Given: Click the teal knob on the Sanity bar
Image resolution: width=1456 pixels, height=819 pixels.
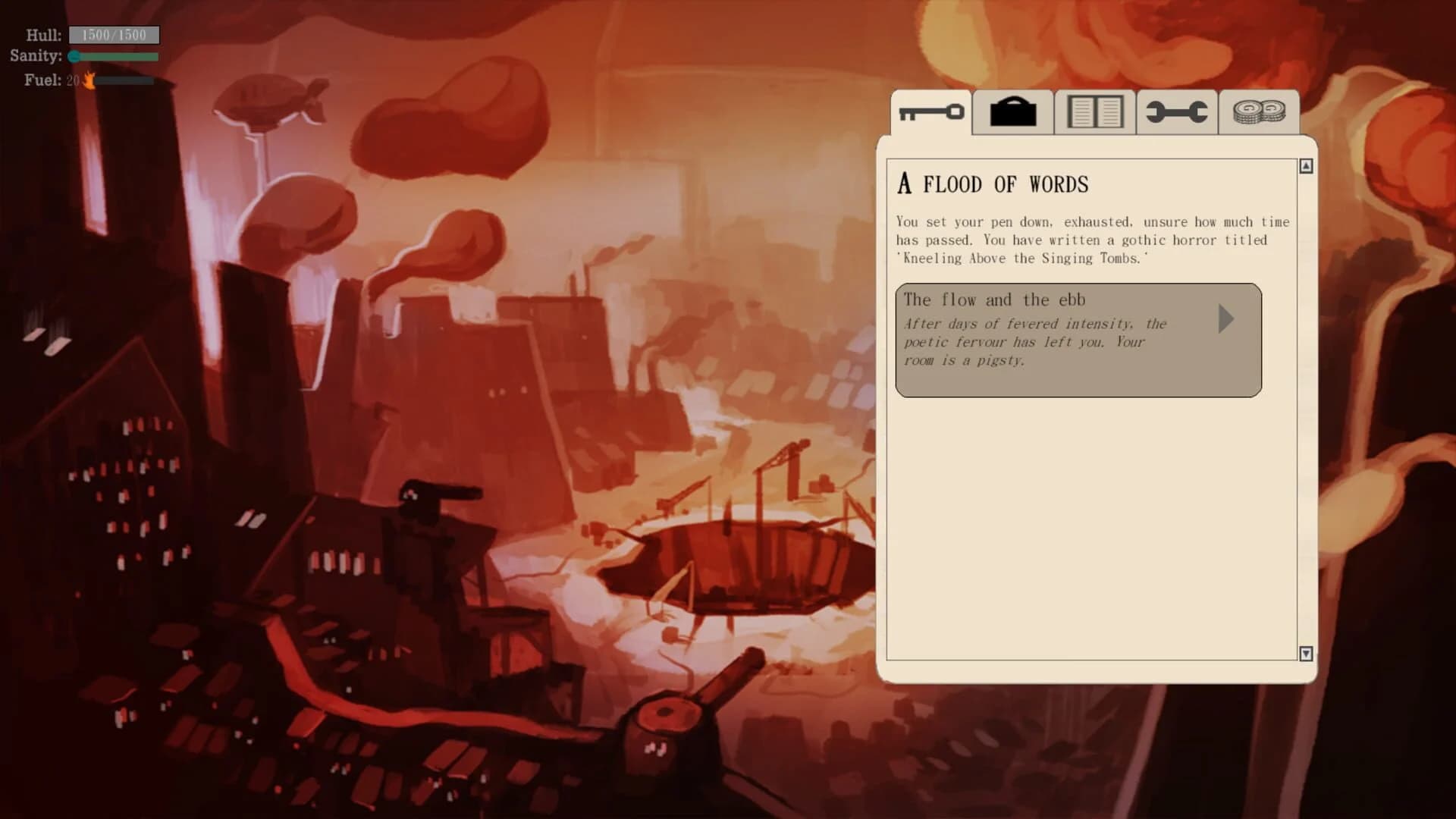Looking at the screenshot, I should tap(74, 56).
